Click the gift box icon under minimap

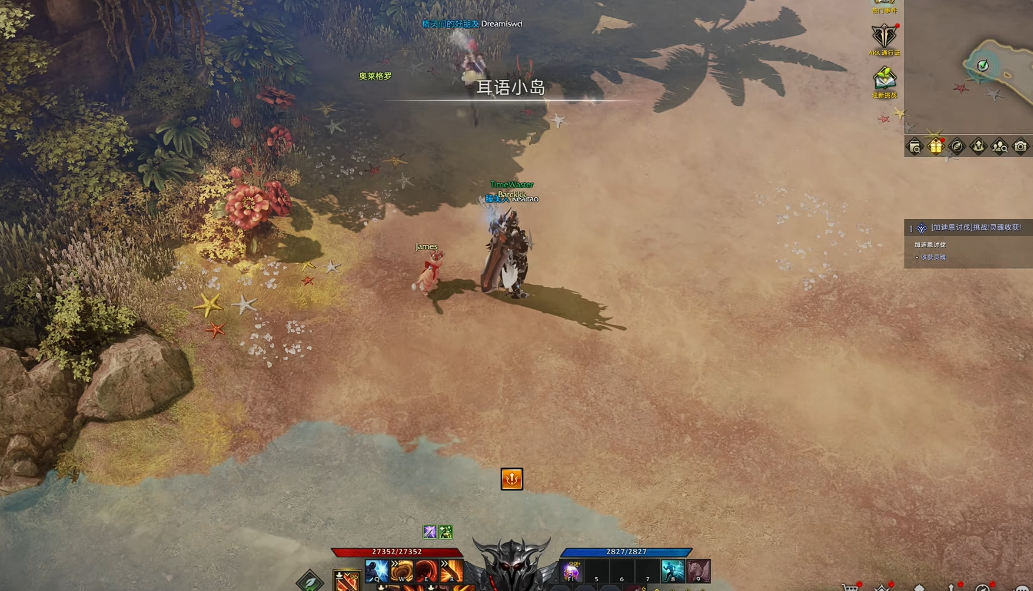coord(936,146)
